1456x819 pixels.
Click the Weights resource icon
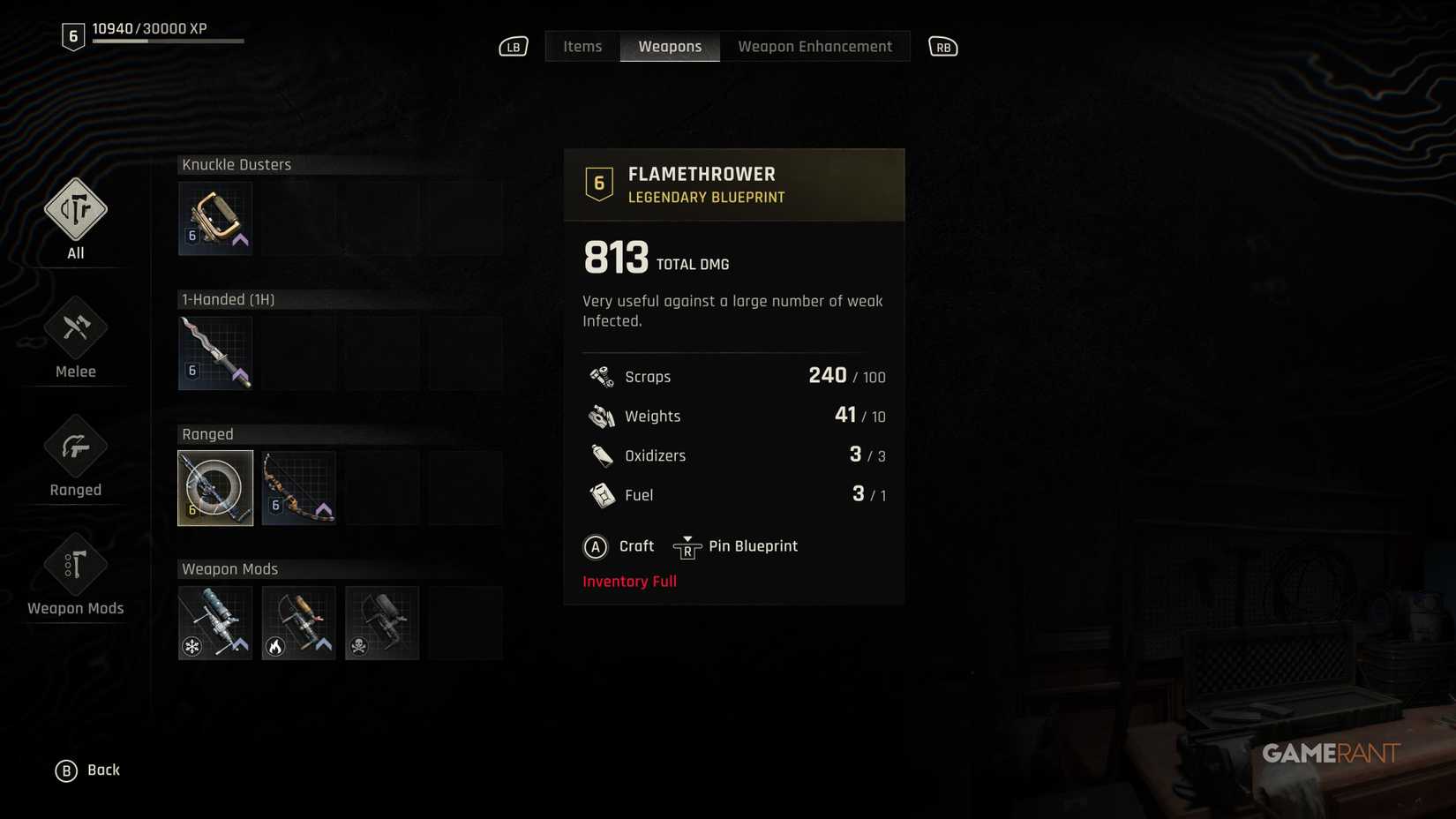602,415
